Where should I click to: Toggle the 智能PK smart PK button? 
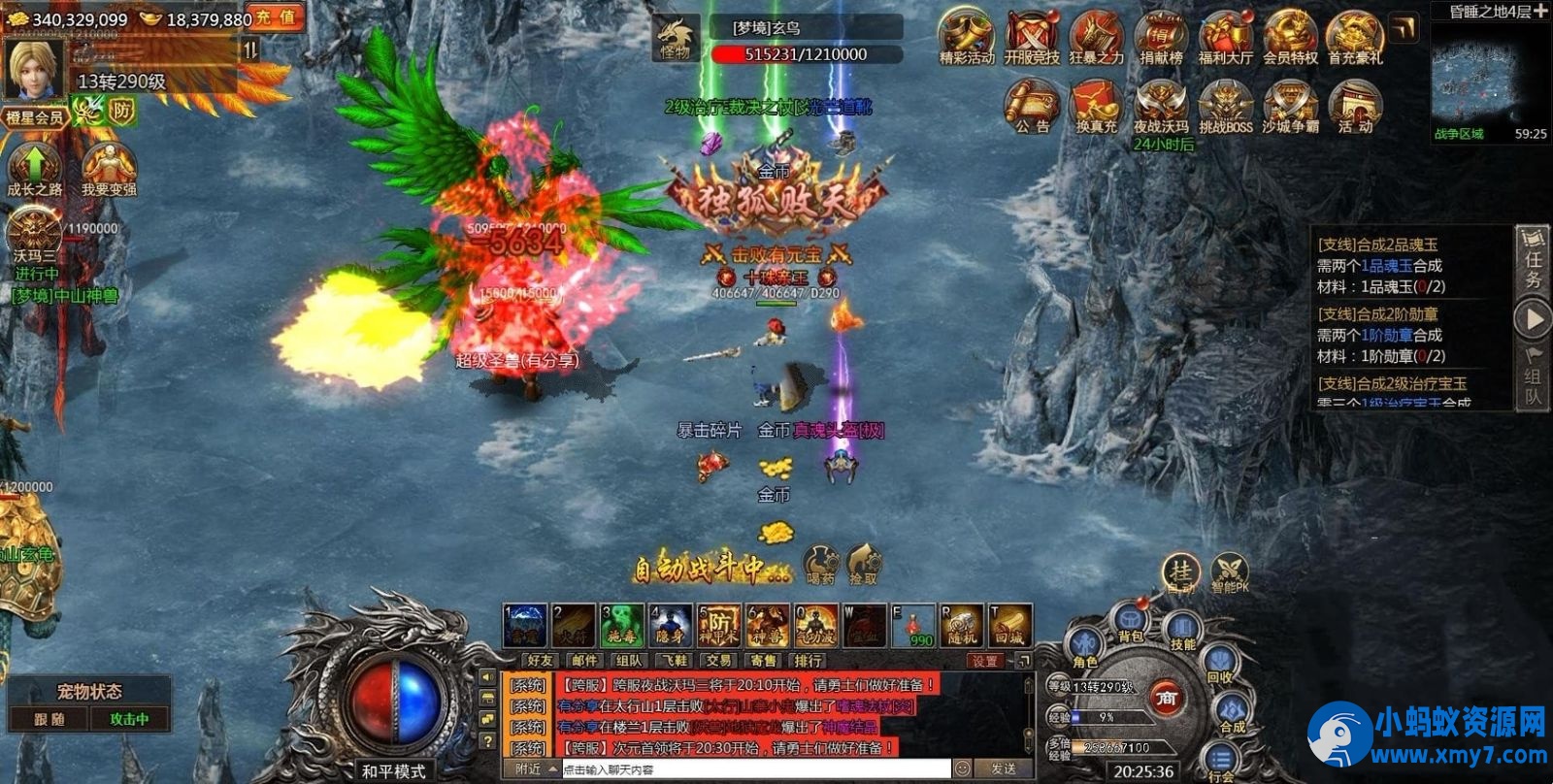coord(1229,574)
